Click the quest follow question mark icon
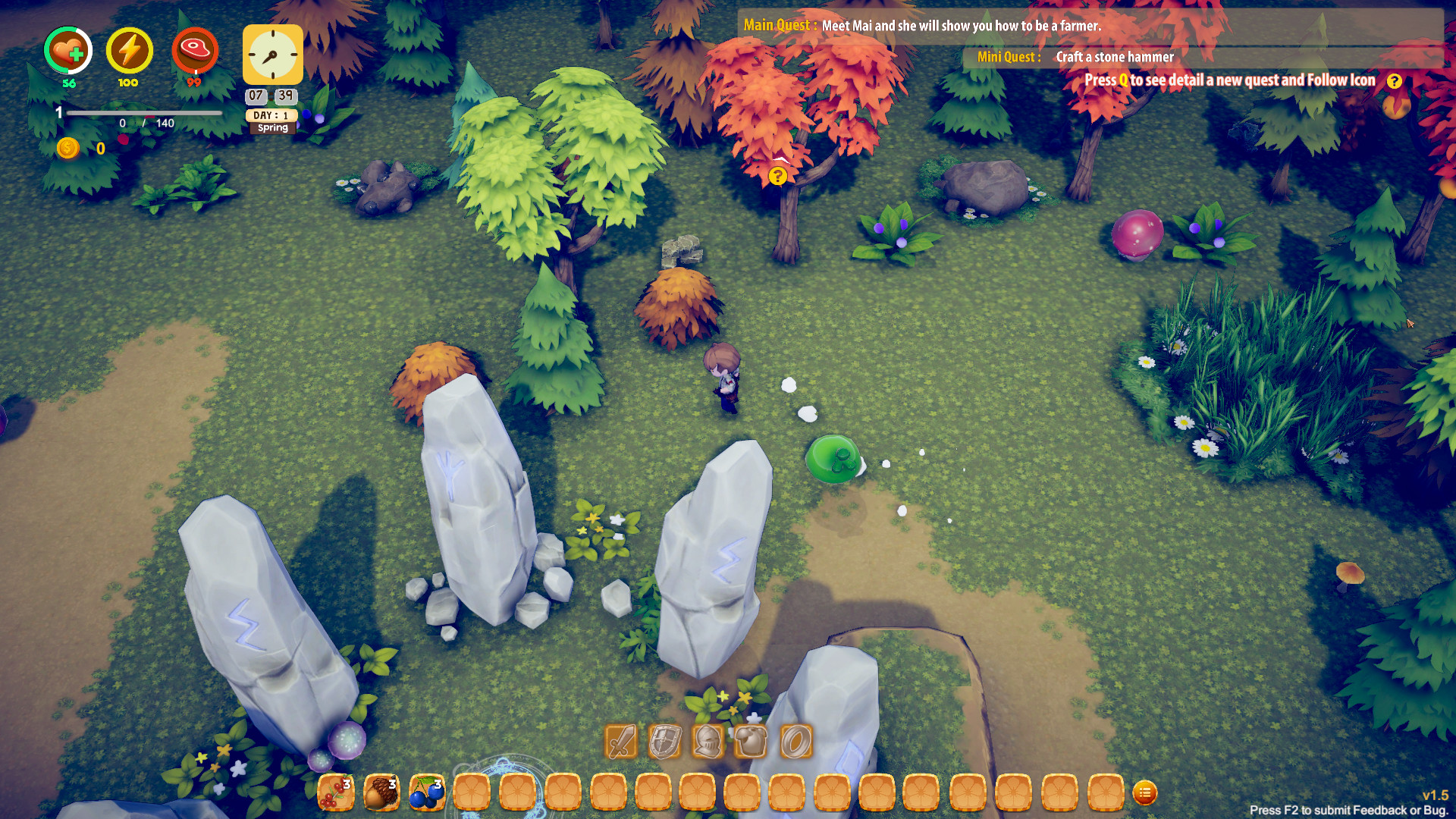This screenshot has height=819, width=1456. pyautogui.click(x=1394, y=81)
